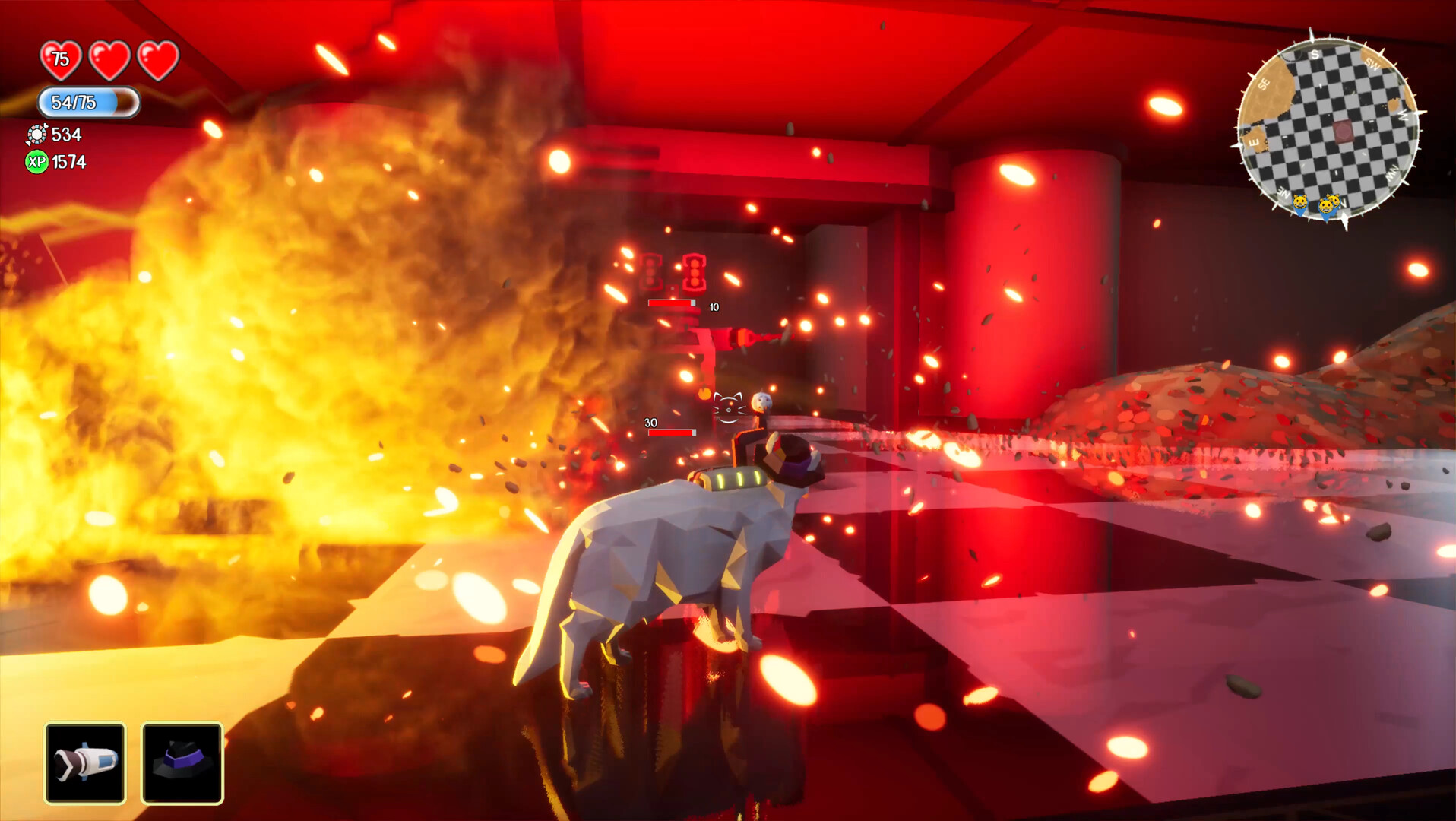Click the S direction marker on the minimap
The image size is (1456, 821).
pyautogui.click(x=1315, y=55)
